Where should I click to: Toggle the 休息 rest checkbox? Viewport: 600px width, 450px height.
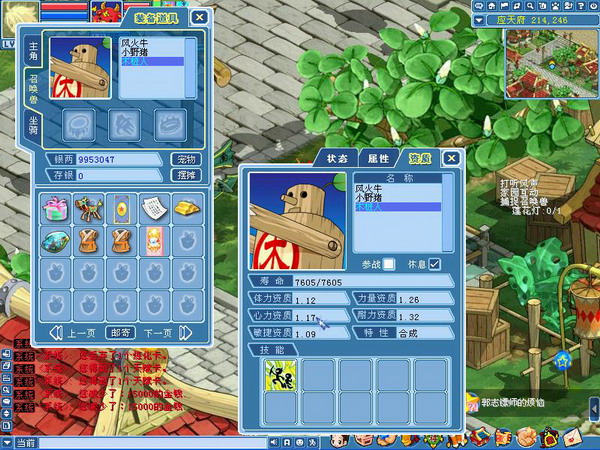(434, 264)
